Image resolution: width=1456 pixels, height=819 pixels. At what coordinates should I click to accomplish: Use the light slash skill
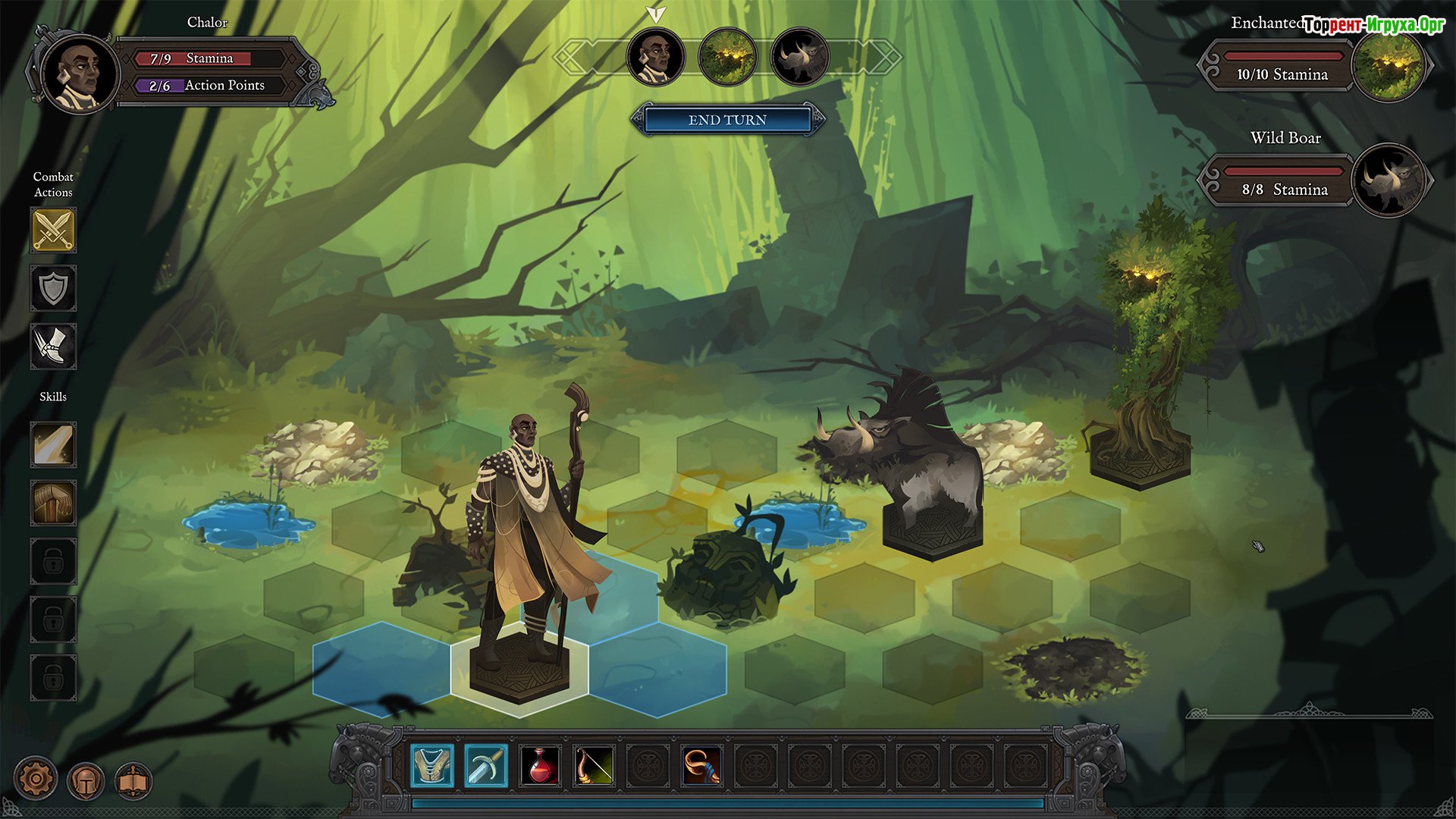tap(53, 444)
